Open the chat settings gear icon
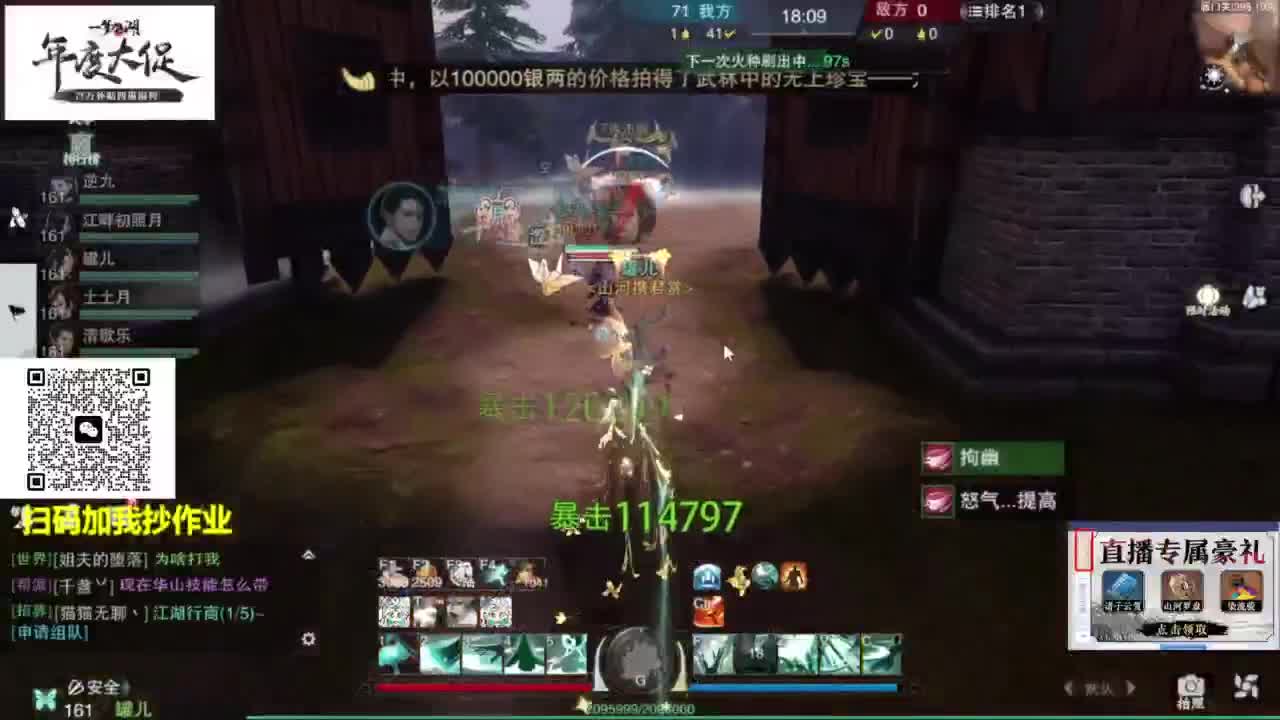Screen dimensions: 1280x720 pyautogui.click(x=308, y=639)
